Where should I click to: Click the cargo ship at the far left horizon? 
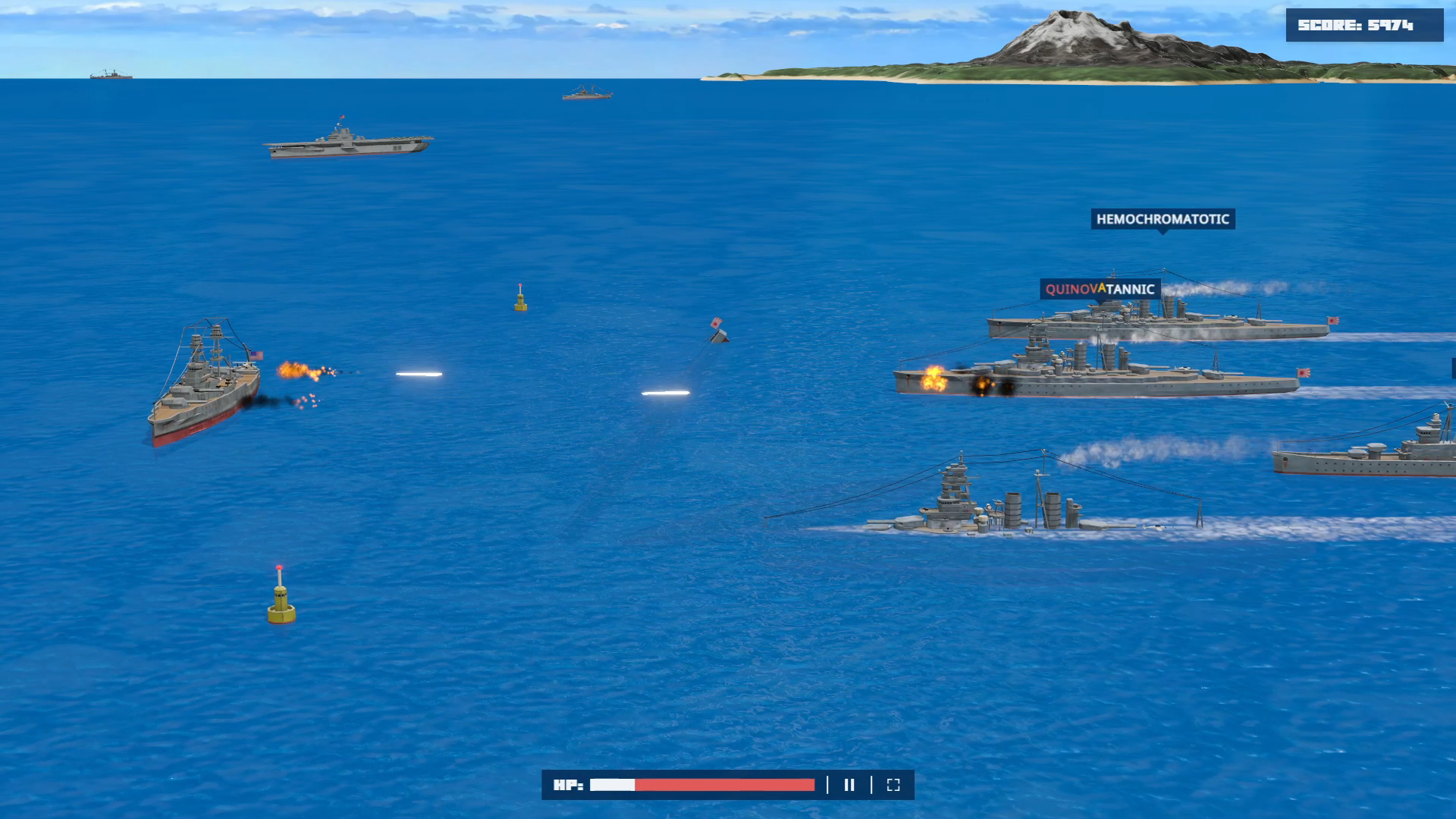110,75
